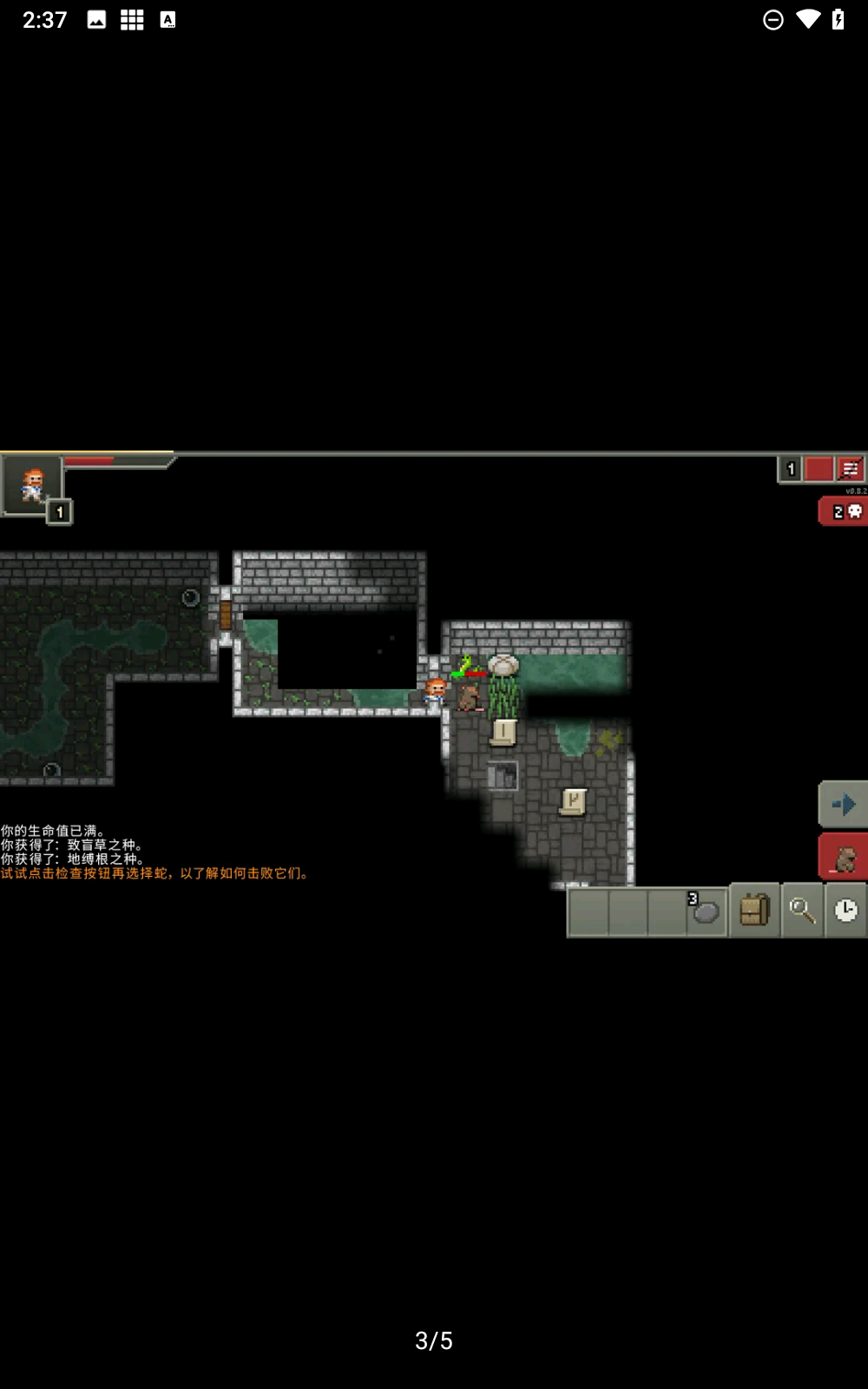This screenshot has width=868, height=1389.
Task: Open the game menu with the lines icon
Action: coord(851,470)
